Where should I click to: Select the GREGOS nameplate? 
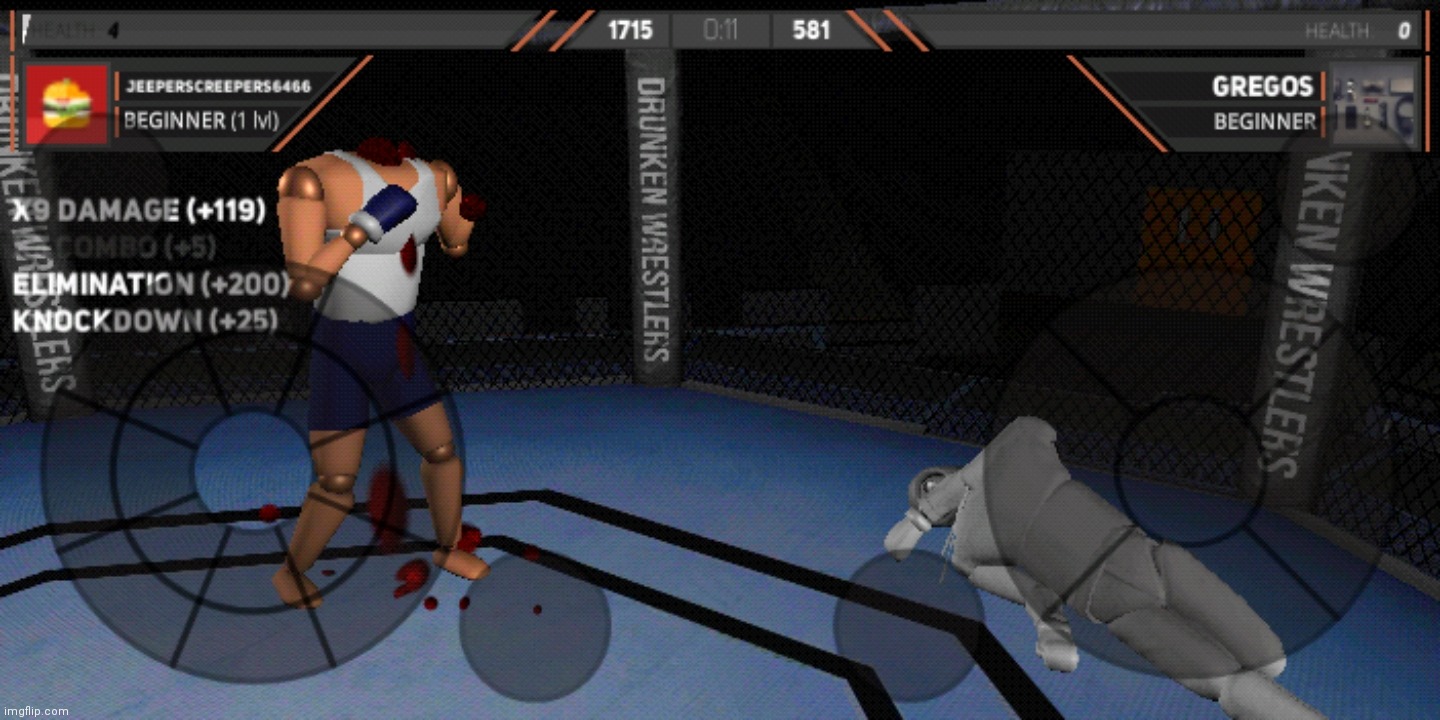pos(1263,86)
